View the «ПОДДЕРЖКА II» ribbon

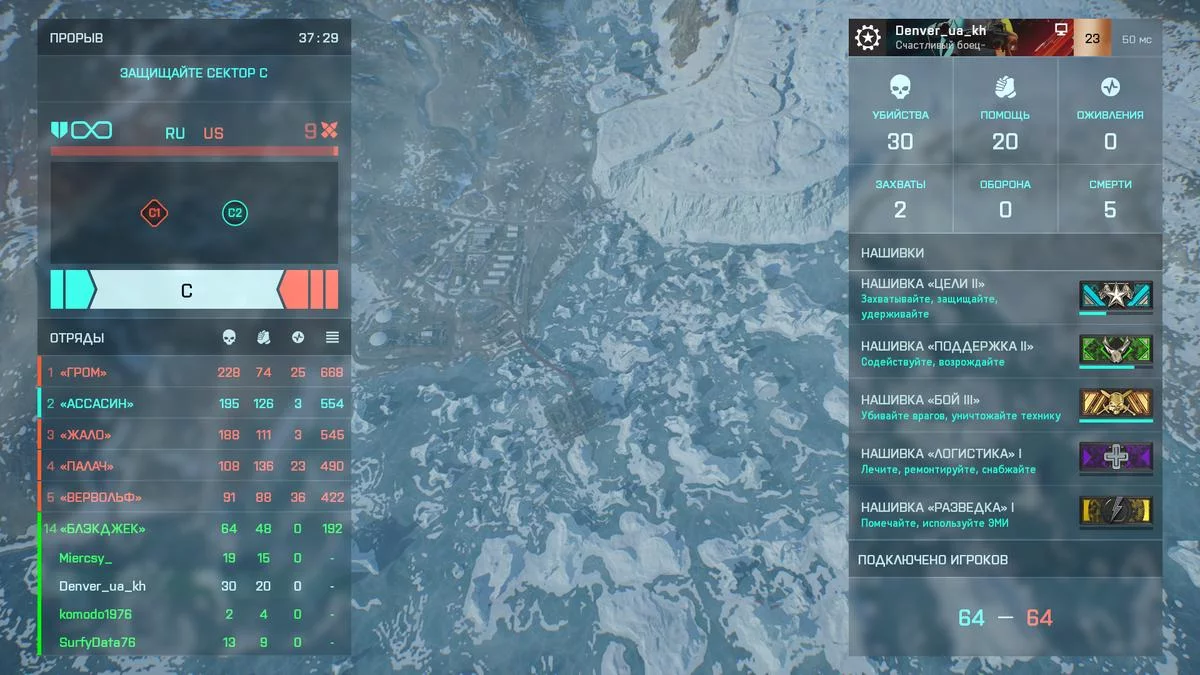1005,353
